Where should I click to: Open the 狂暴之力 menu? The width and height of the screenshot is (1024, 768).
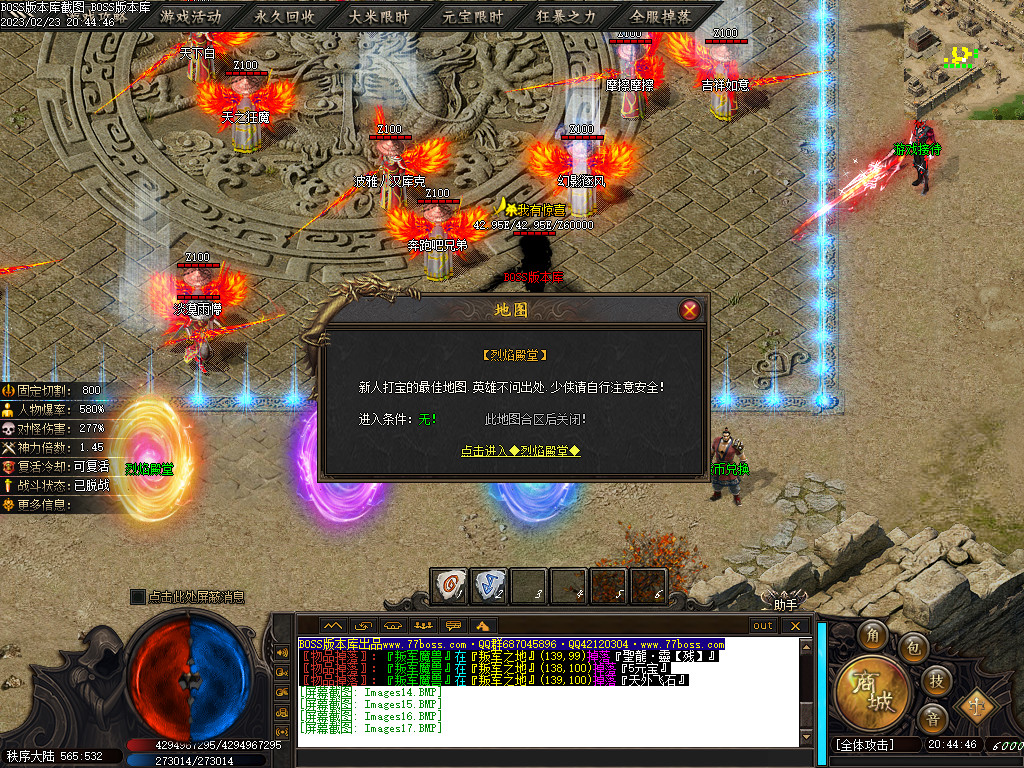pos(566,16)
